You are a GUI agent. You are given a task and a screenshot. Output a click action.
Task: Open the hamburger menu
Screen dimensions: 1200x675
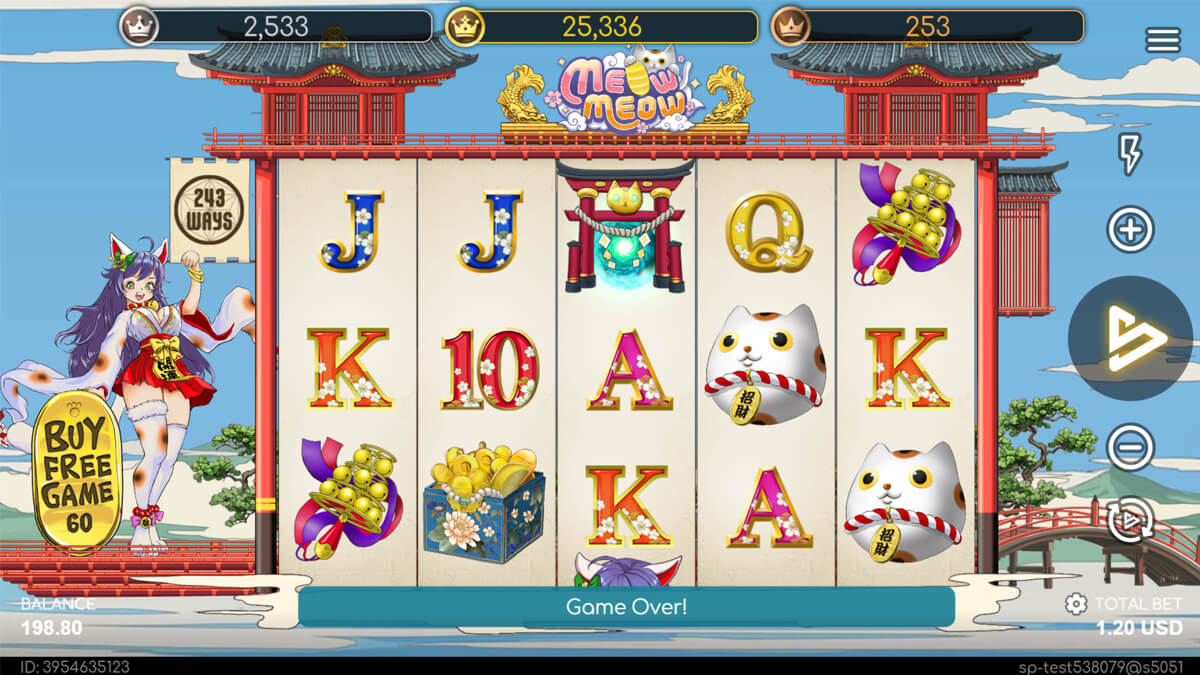(x=1163, y=40)
